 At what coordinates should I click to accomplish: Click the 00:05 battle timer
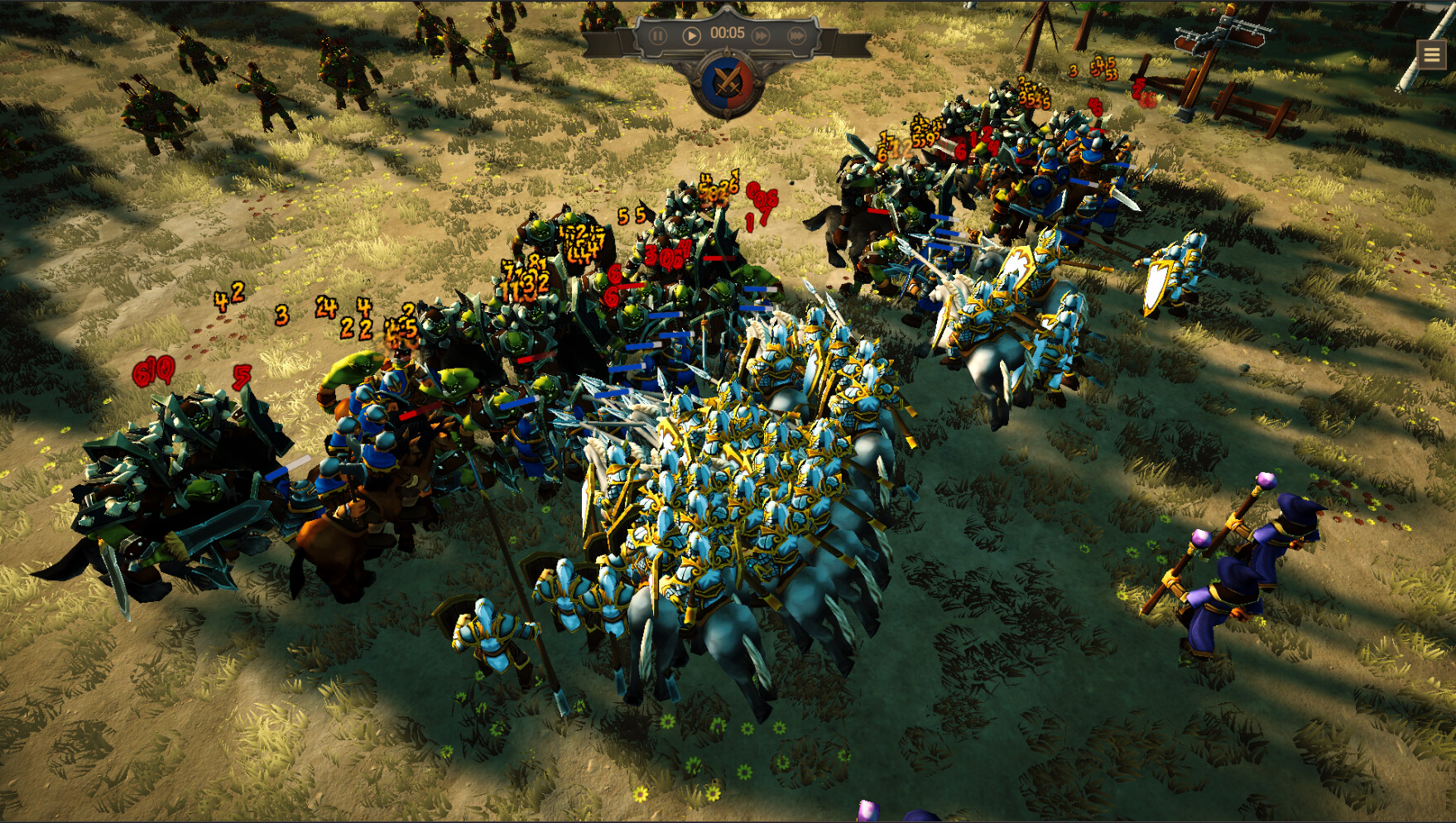click(728, 34)
